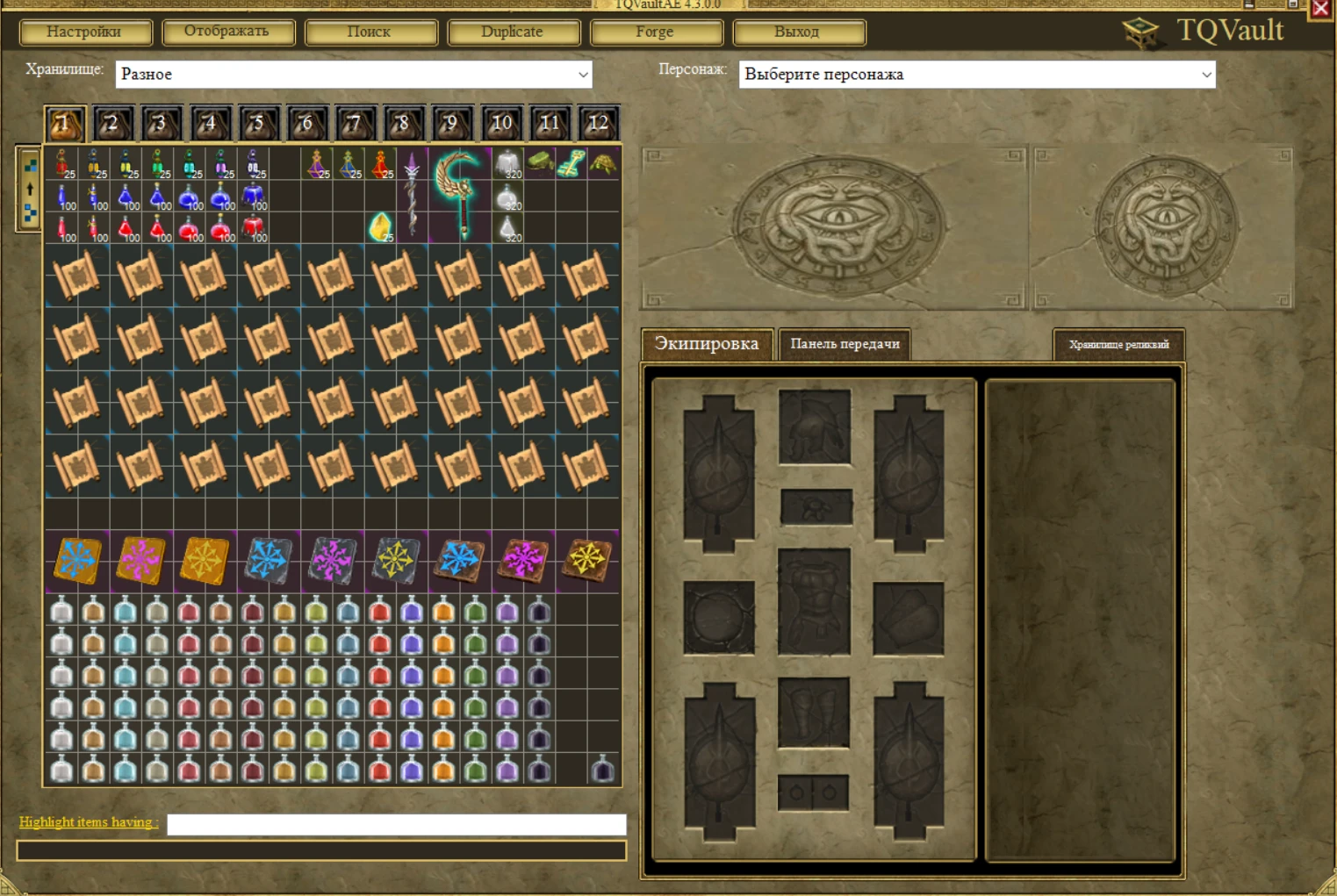The image size is (1337, 896).
Task: Select the blue snowflake formula in the formula row
Action: 76,561
